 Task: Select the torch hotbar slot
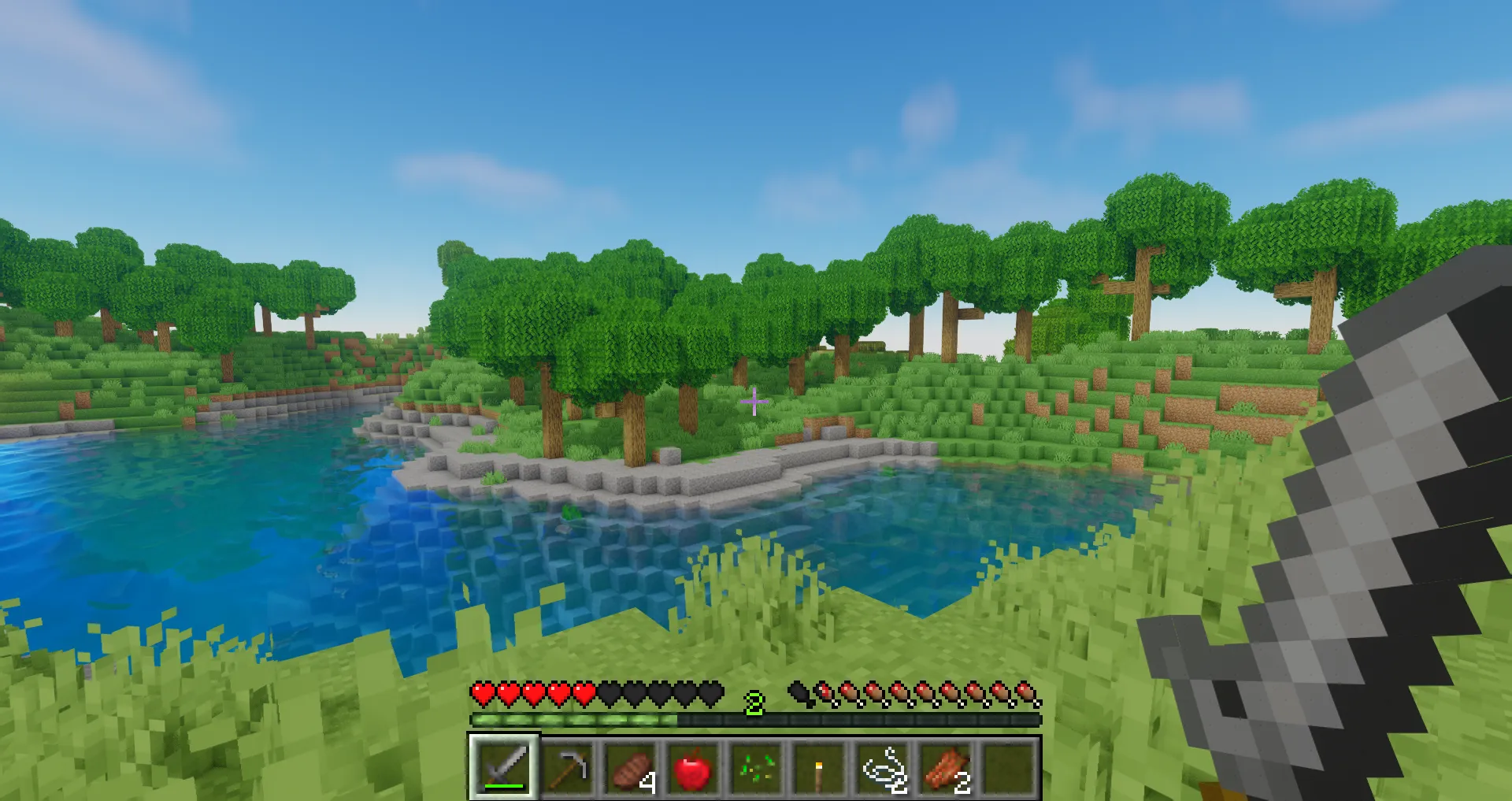click(x=819, y=766)
